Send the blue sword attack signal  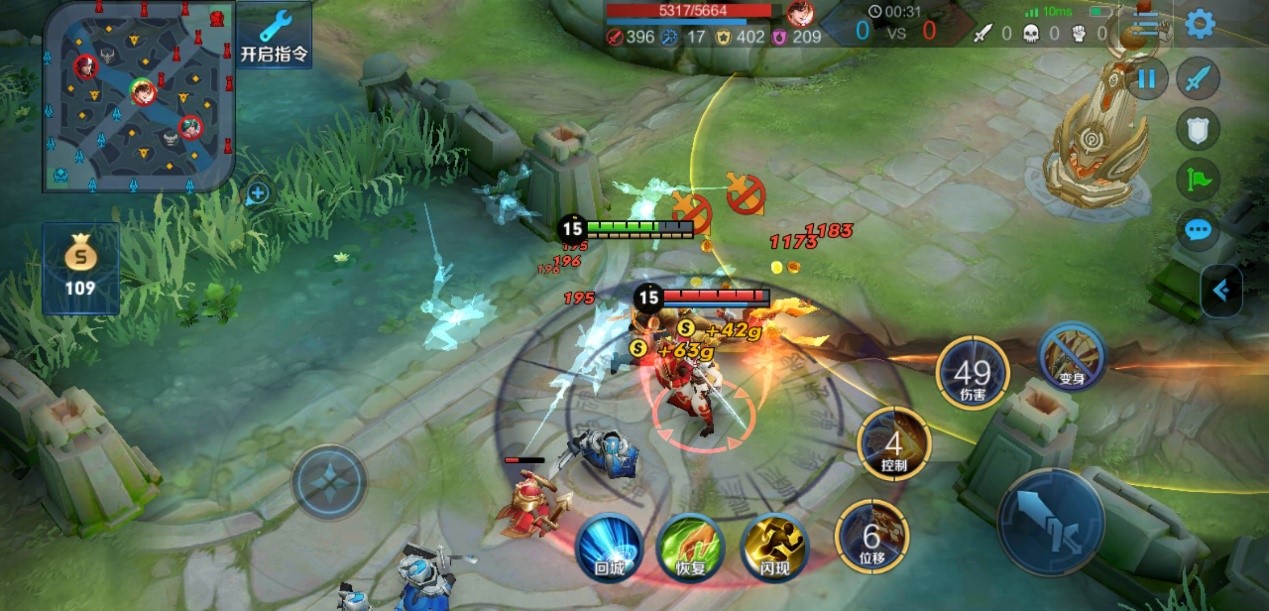[x=1197, y=78]
